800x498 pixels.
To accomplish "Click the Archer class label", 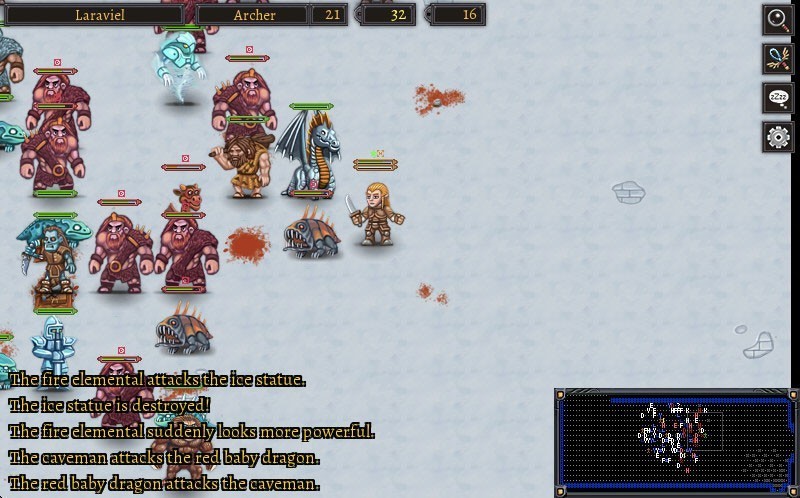I will coord(254,14).
